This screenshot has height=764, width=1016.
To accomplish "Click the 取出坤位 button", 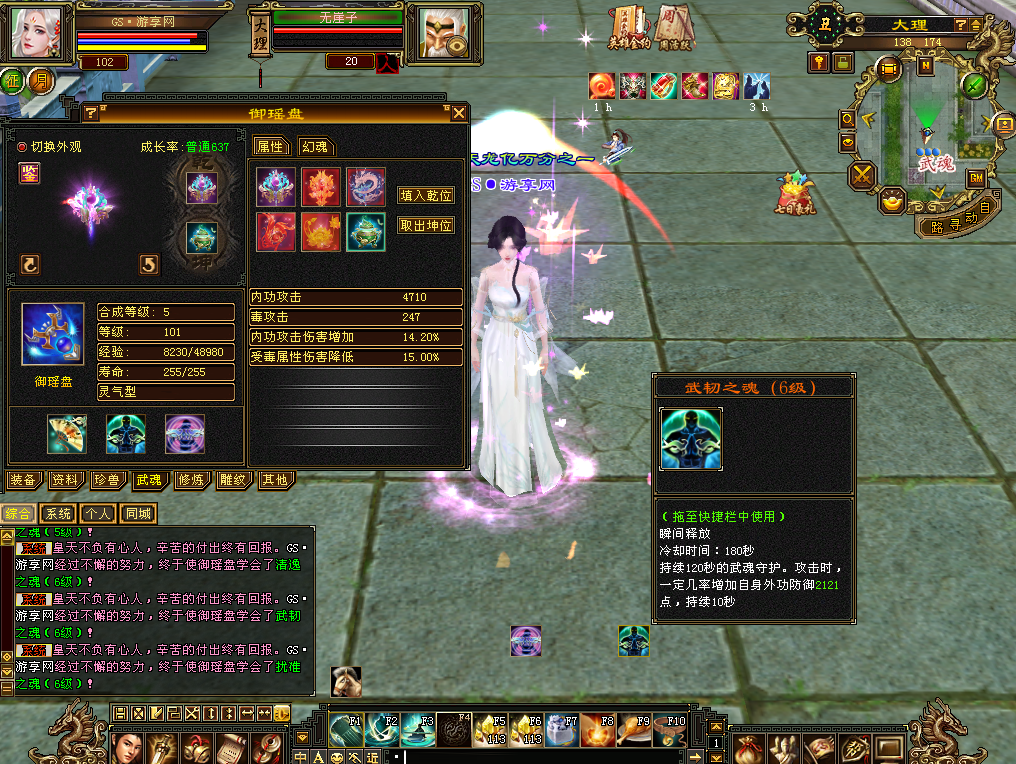I will (426, 225).
